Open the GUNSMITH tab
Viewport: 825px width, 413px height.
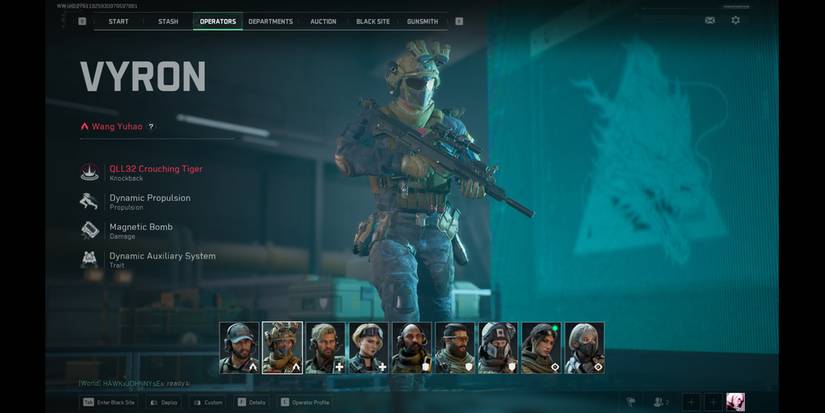(423, 21)
